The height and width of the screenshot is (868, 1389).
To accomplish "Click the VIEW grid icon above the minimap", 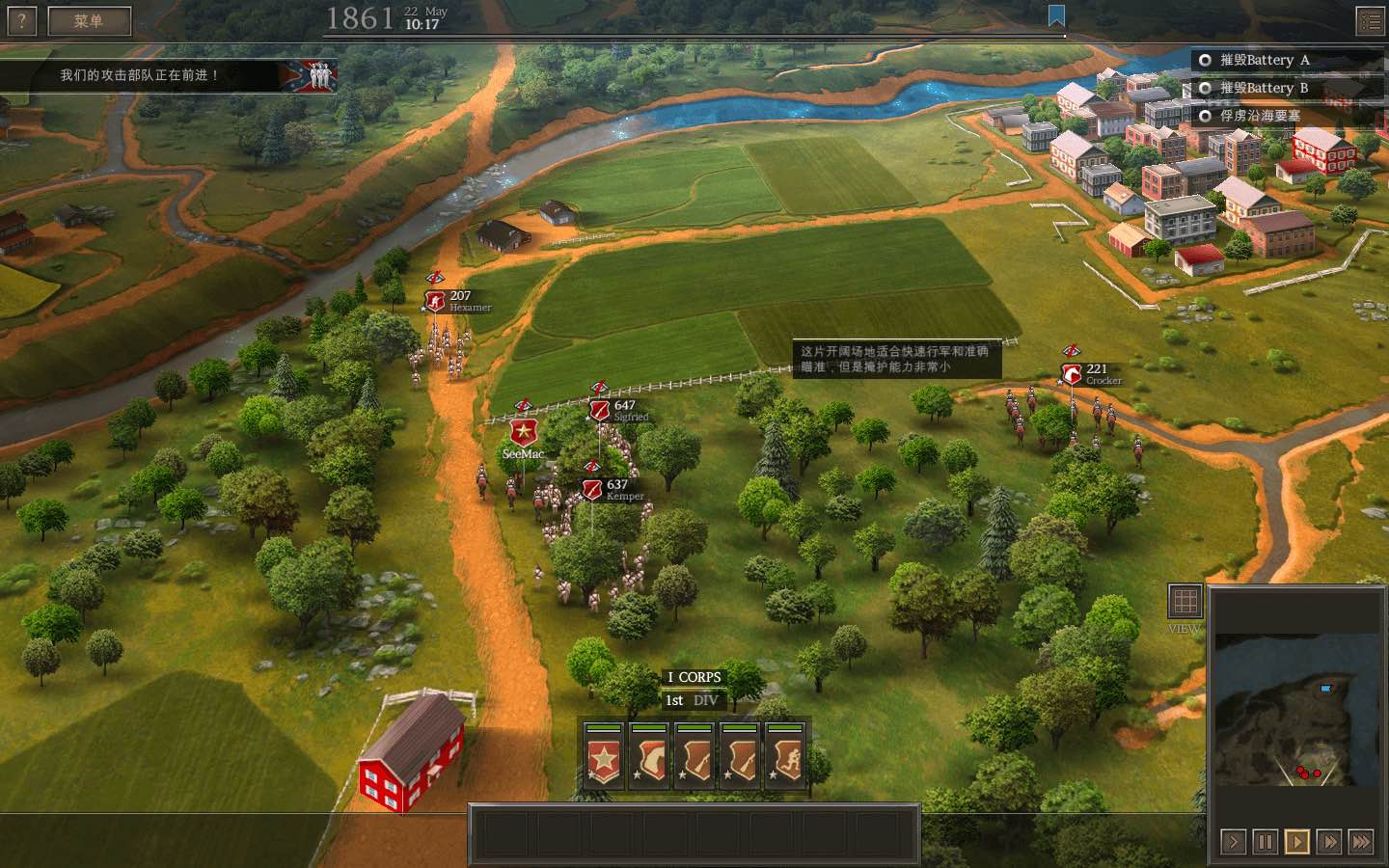I will (x=1184, y=603).
